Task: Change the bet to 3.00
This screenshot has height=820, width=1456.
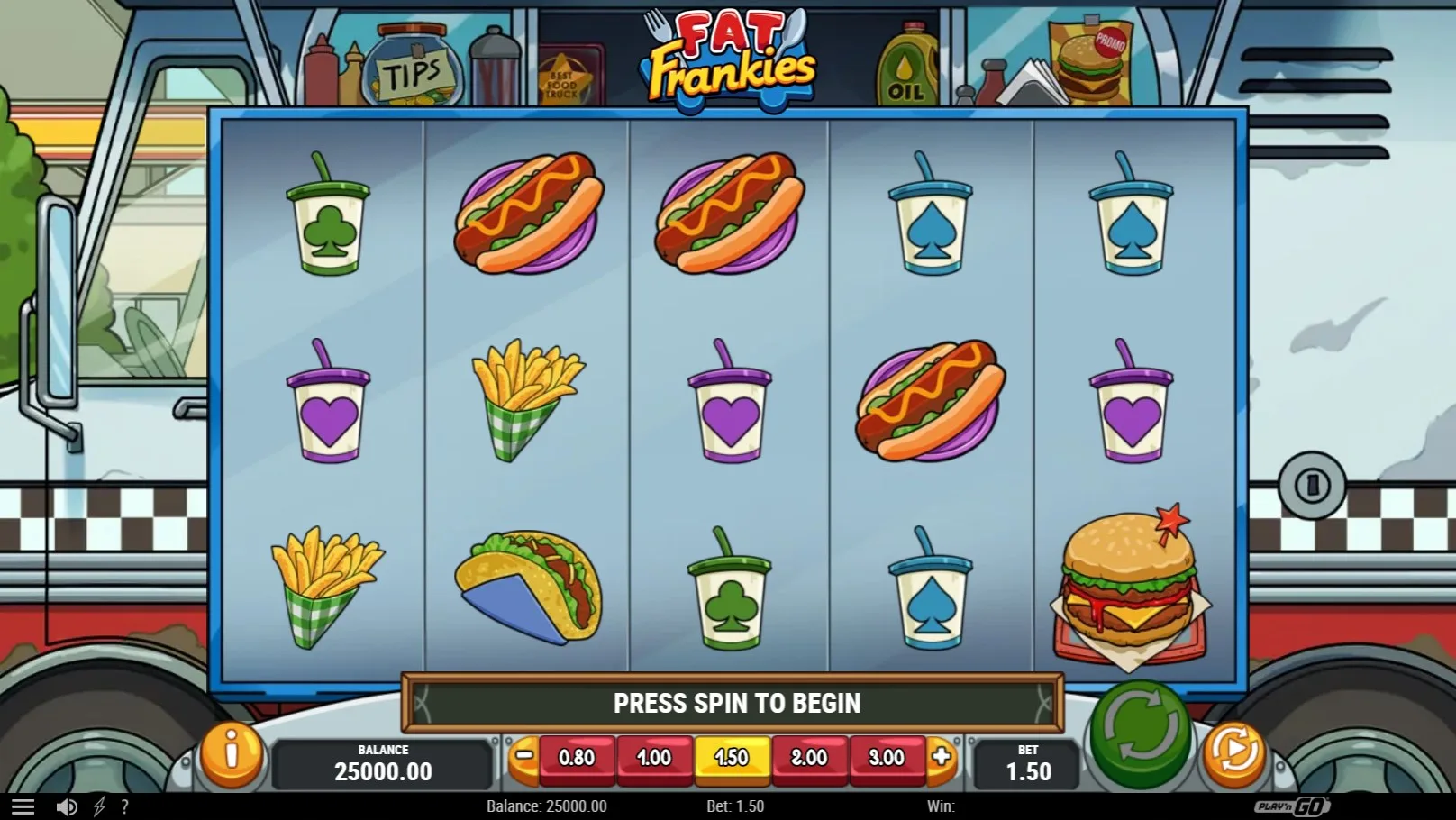Action: tap(887, 758)
